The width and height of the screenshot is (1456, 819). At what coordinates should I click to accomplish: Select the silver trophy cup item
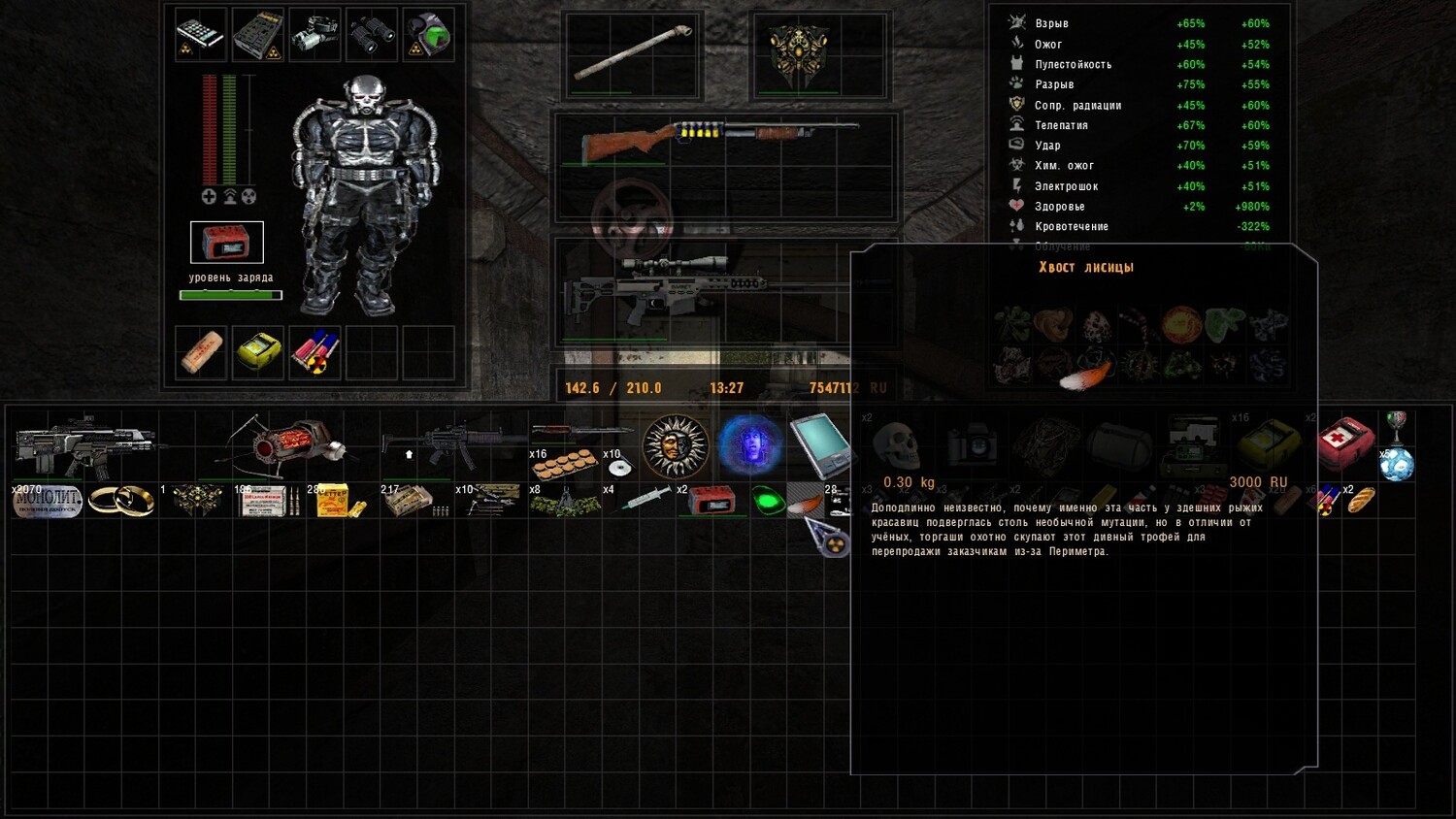coord(1397,424)
